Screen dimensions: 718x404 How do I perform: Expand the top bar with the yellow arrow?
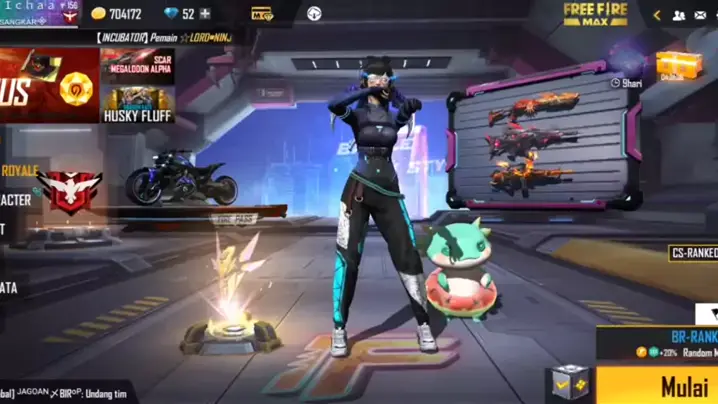(x=657, y=15)
